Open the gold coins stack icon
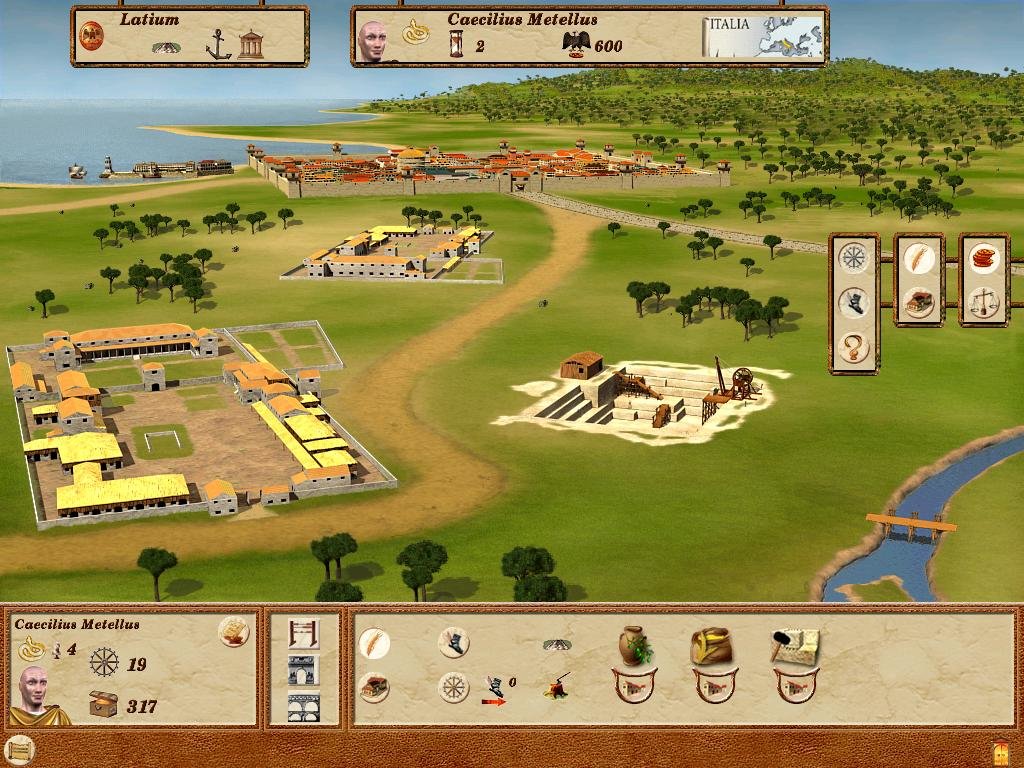Viewport: 1024px width, 768px height. 984,258
